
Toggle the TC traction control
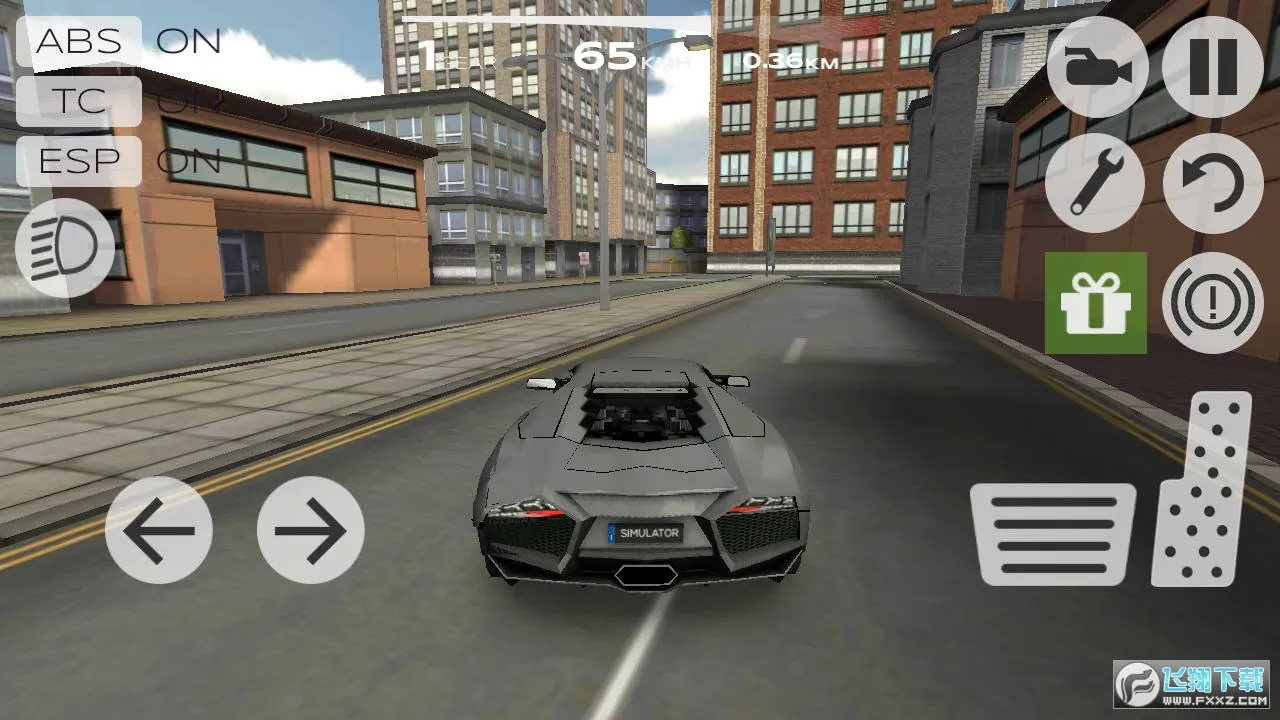(x=78, y=102)
